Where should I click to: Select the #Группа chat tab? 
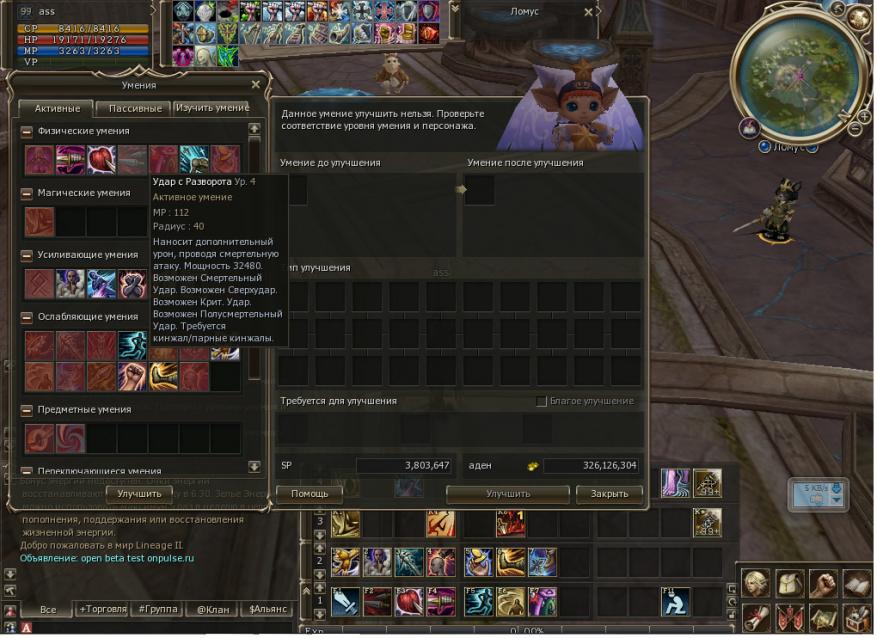click(x=159, y=608)
